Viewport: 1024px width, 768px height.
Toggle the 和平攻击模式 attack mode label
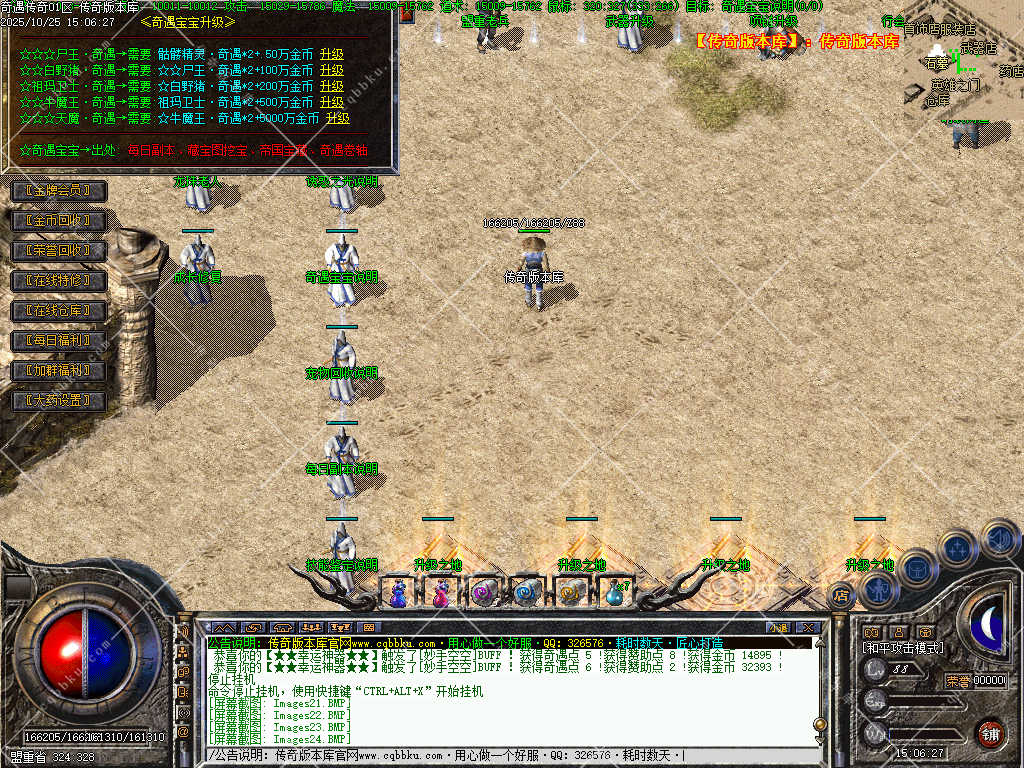(x=902, y=648)
